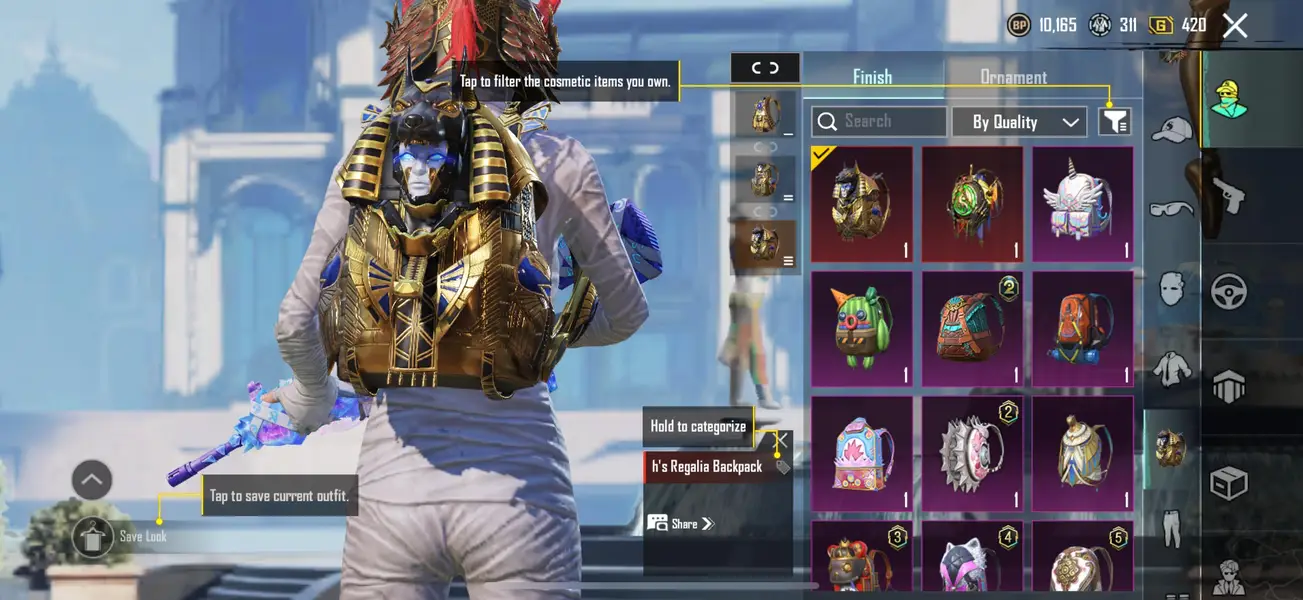
Task: Open the glasses category icon
Action: coord(1172,208)
